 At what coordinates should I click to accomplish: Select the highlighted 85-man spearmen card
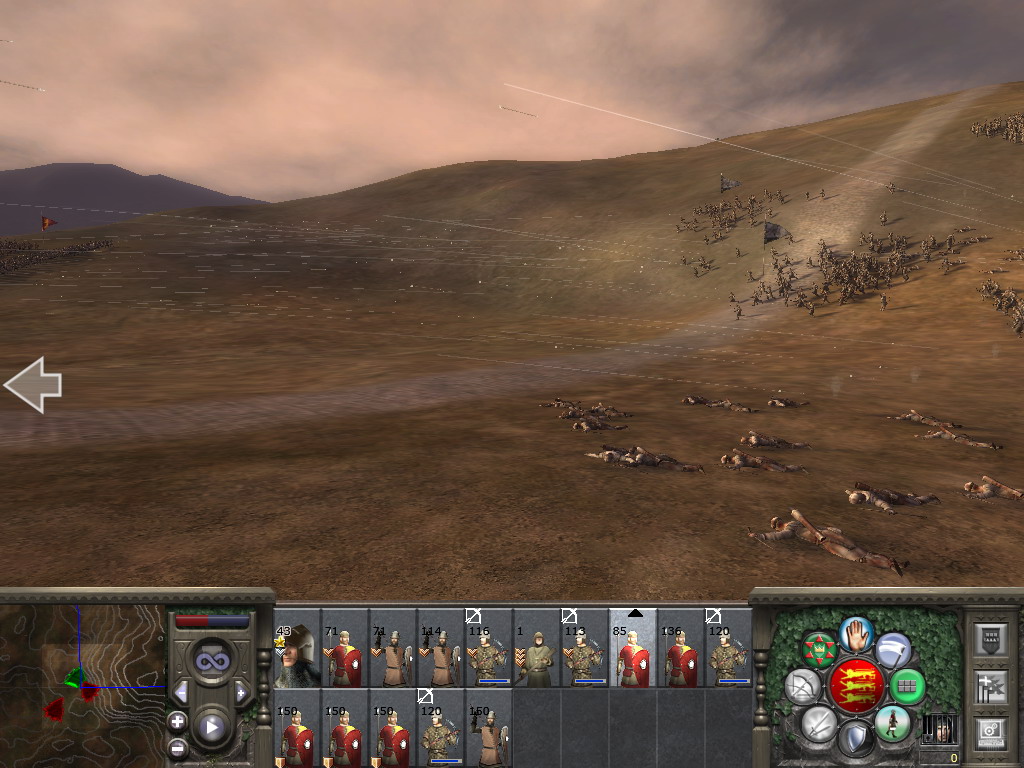click(x=633, y=657)
